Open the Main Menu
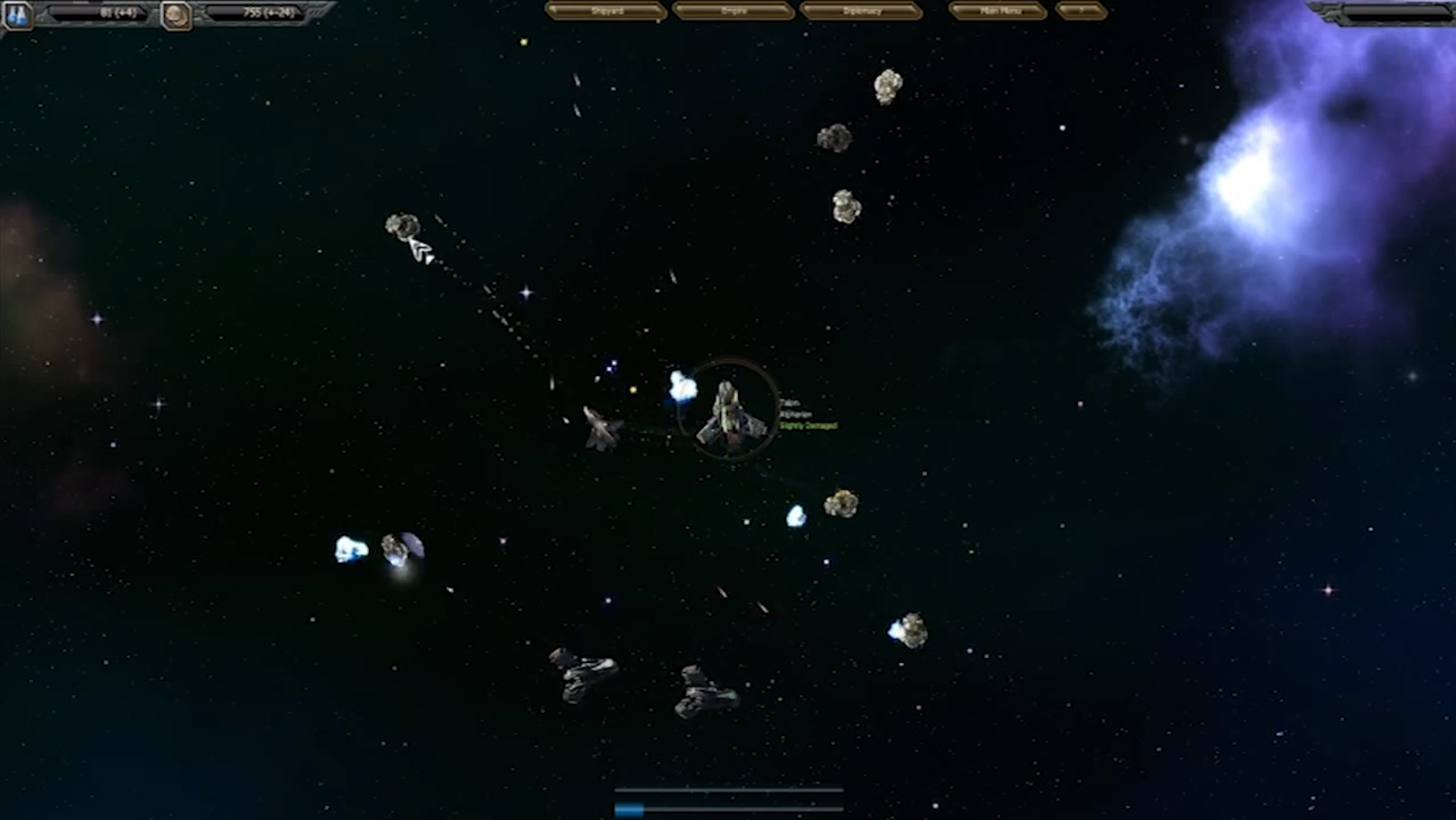This screenshot has width=1456, height=820. coord(1000,11)
